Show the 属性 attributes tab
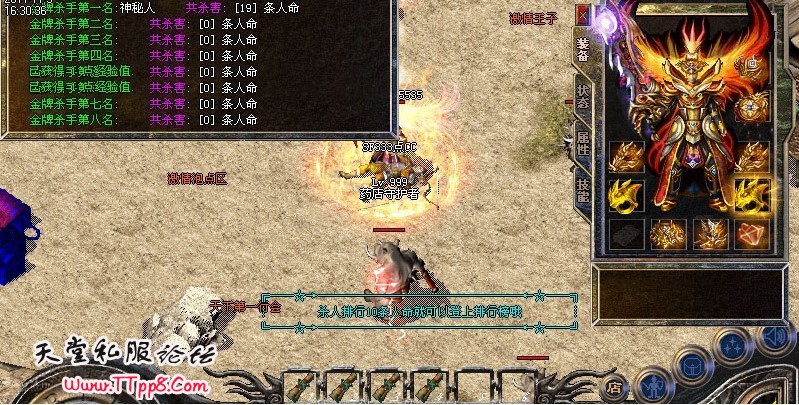Image resolution: width=799 pixels, height=405 pixels. pyautogui.click(x=583, y=142)
